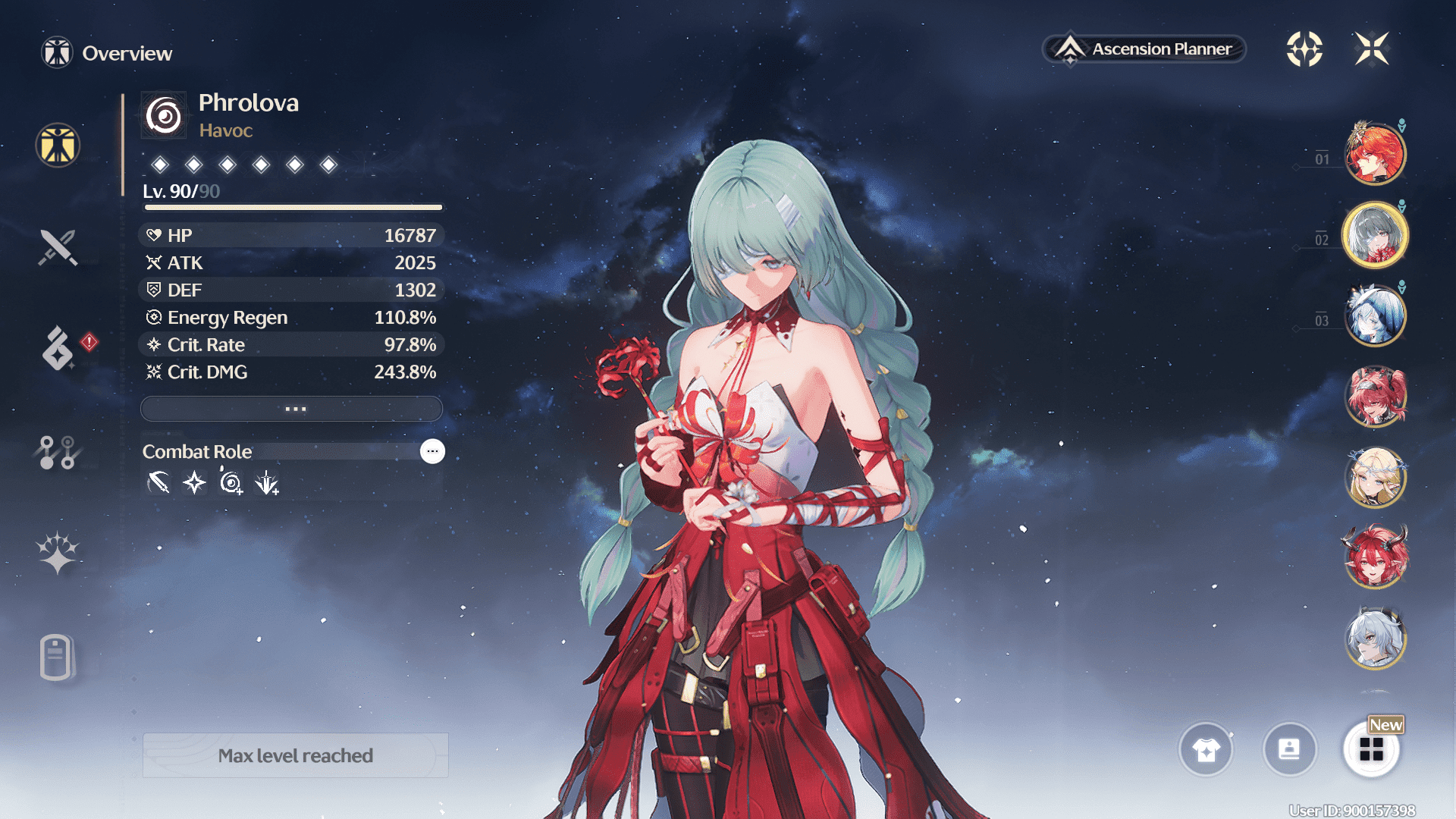Select the Overview figure tab
Viewport: 1456px width, 819px height.
tap(58, 145)
